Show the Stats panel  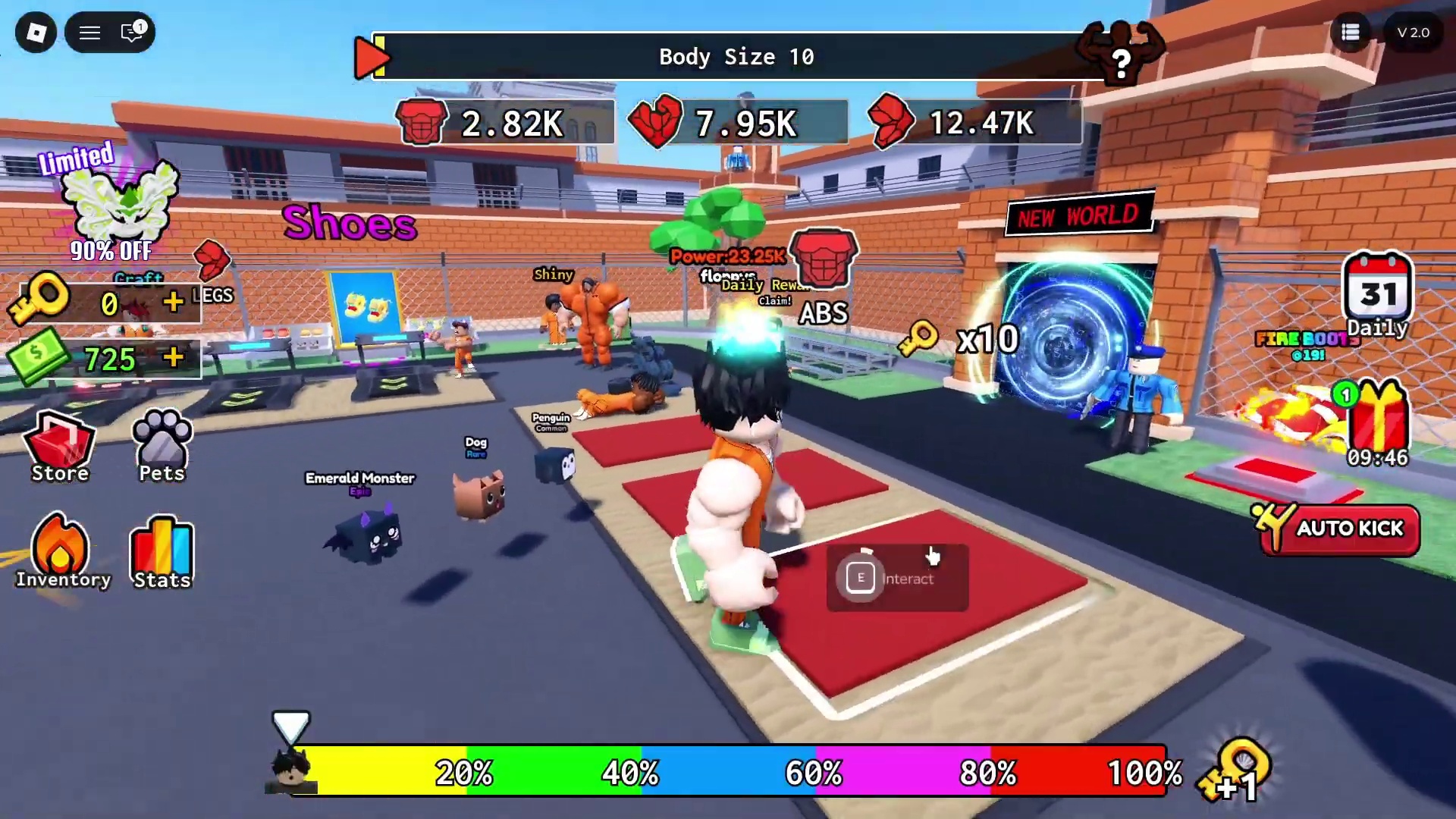[162, 552]
